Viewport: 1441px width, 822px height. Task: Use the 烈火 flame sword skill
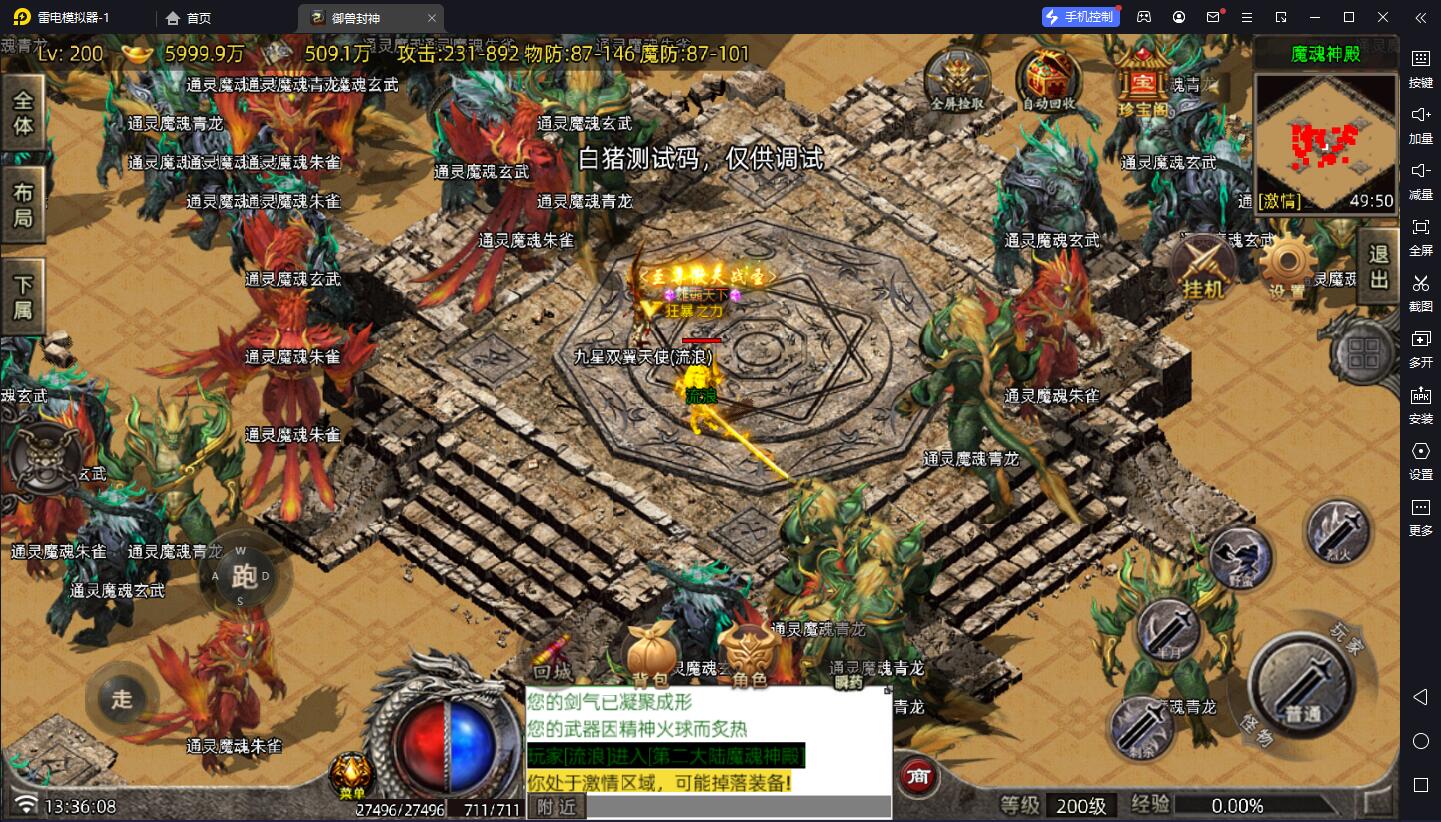coord(1337,529)
